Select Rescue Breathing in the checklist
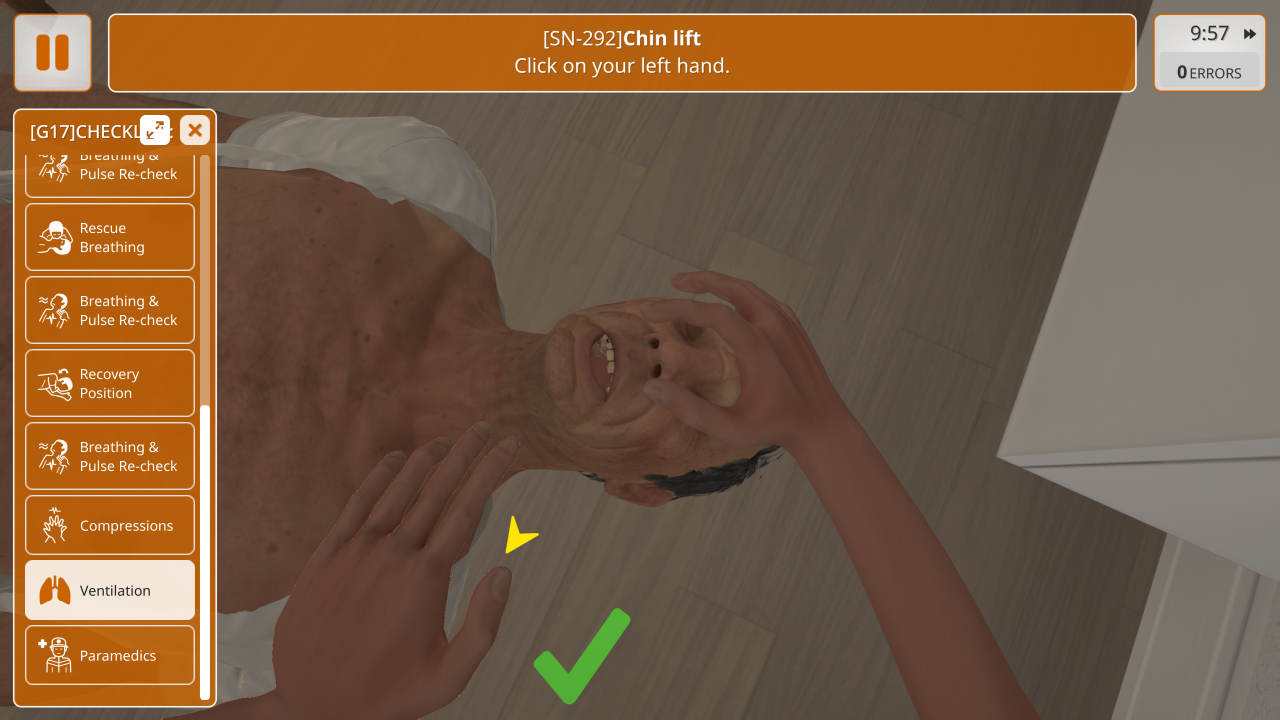 pos(110,238)
